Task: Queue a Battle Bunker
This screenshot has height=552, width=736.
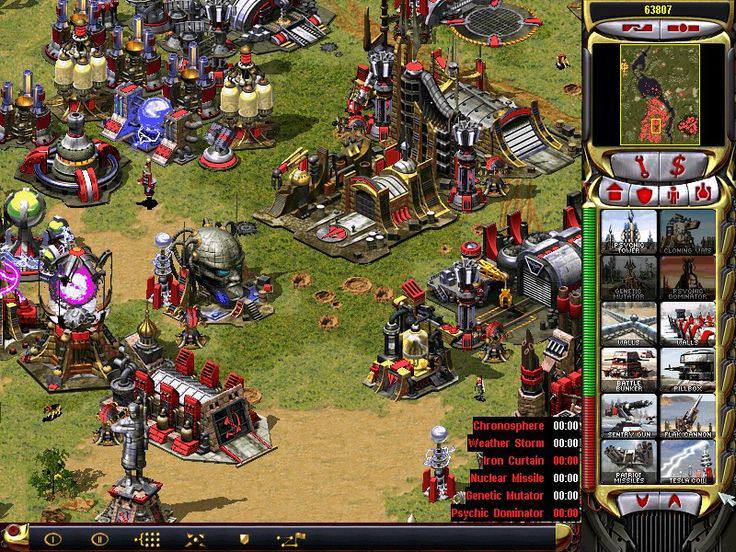Action: click(628, 369)
